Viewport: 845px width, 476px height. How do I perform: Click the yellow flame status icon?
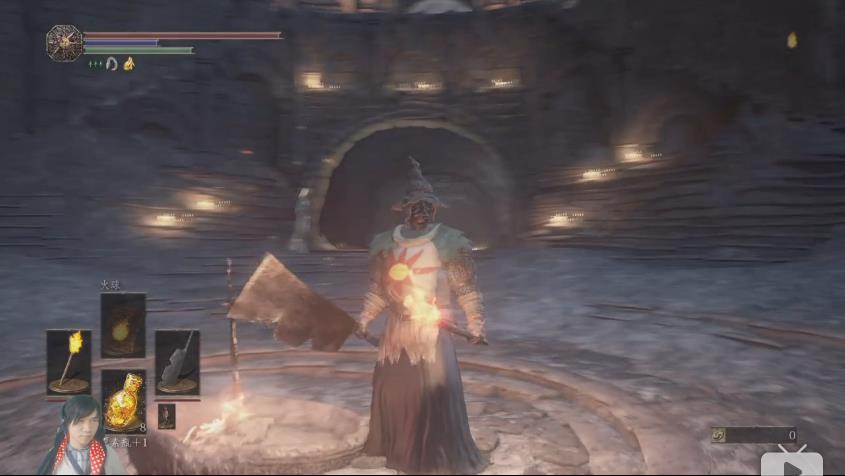(129, 64)
